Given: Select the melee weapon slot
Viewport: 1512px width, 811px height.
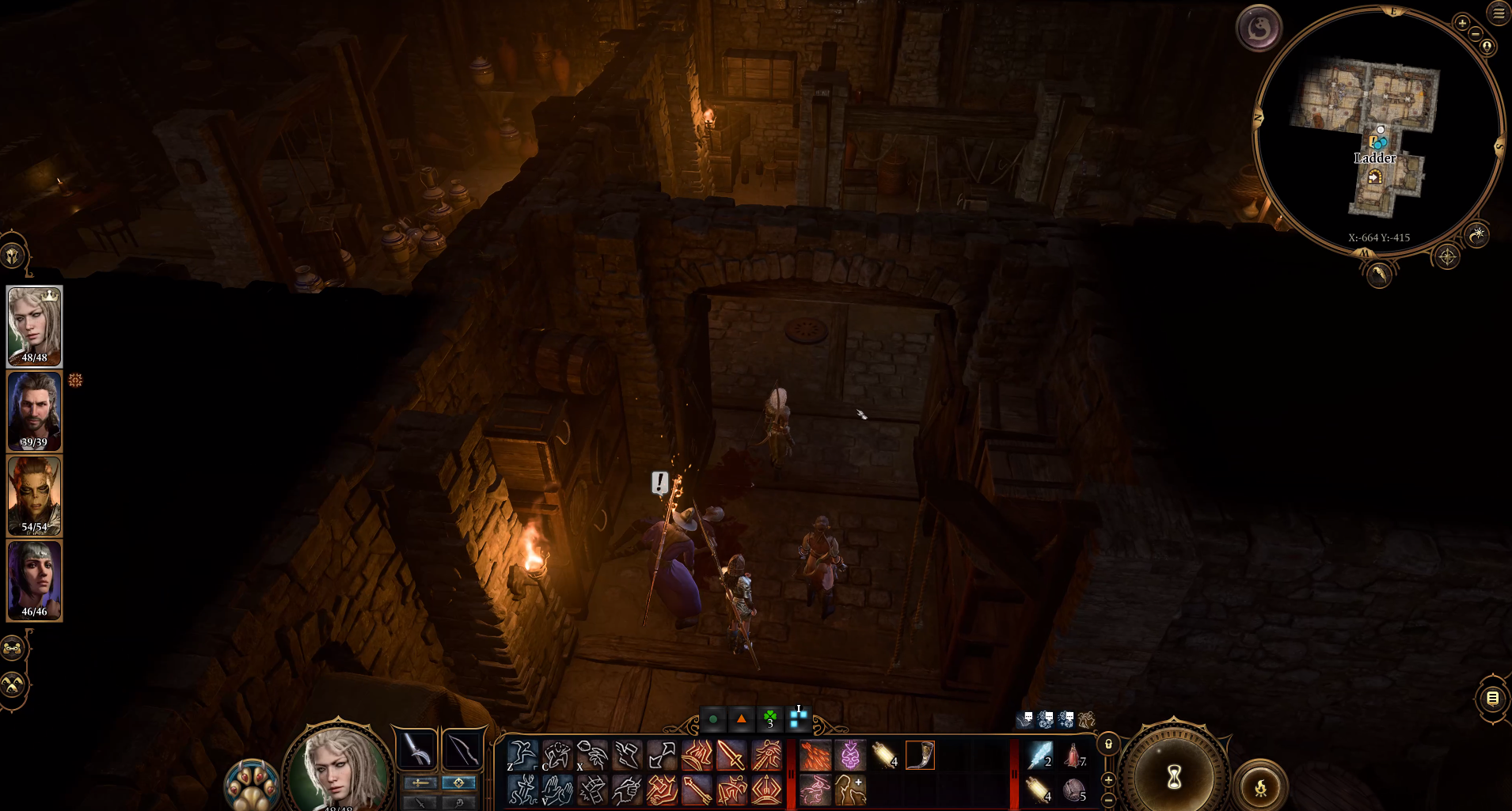Looking at the screenshot, I should (x=416, y=748).
